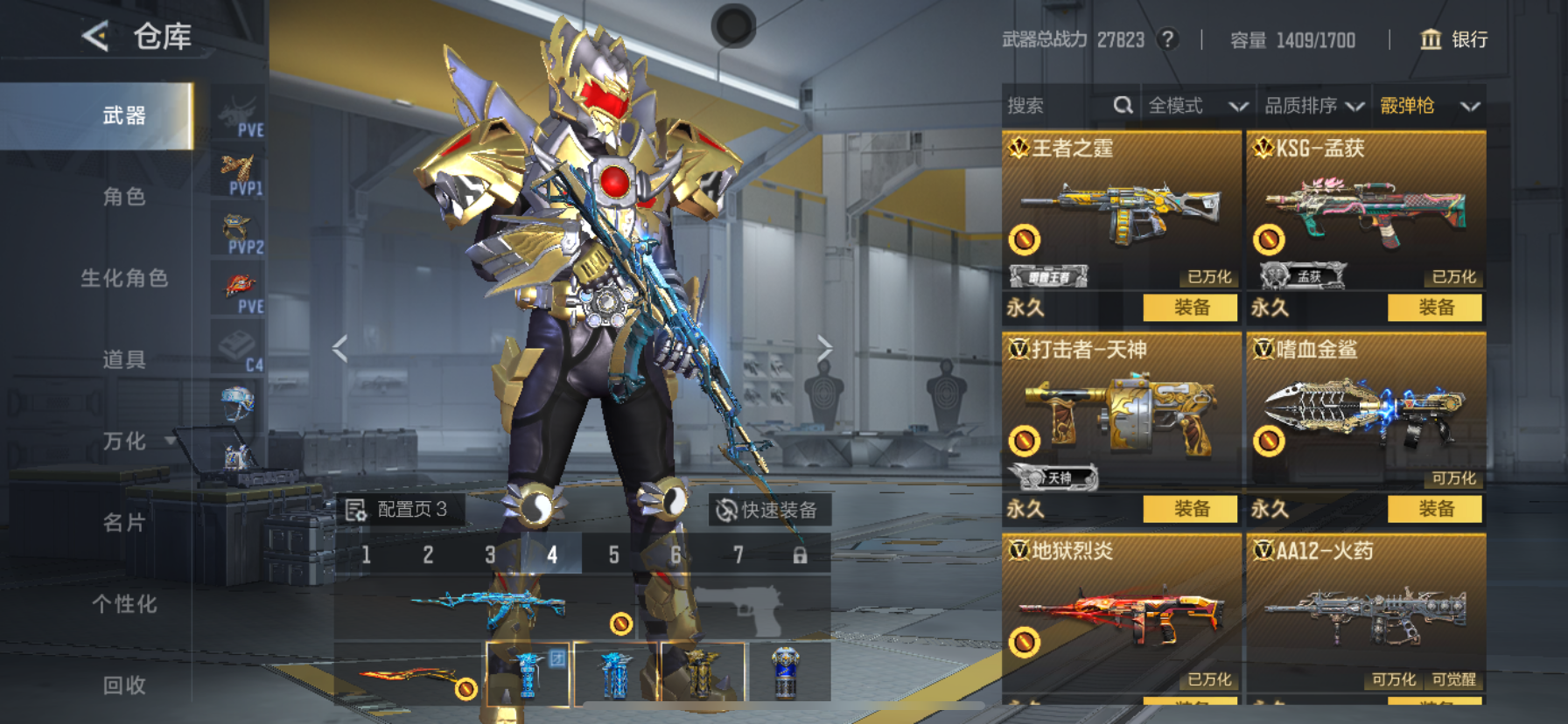1568x724 pixels.
Task: Equip the 打击者-天神 weapon
Action: pyautogui.click(x=1191, y=508)
